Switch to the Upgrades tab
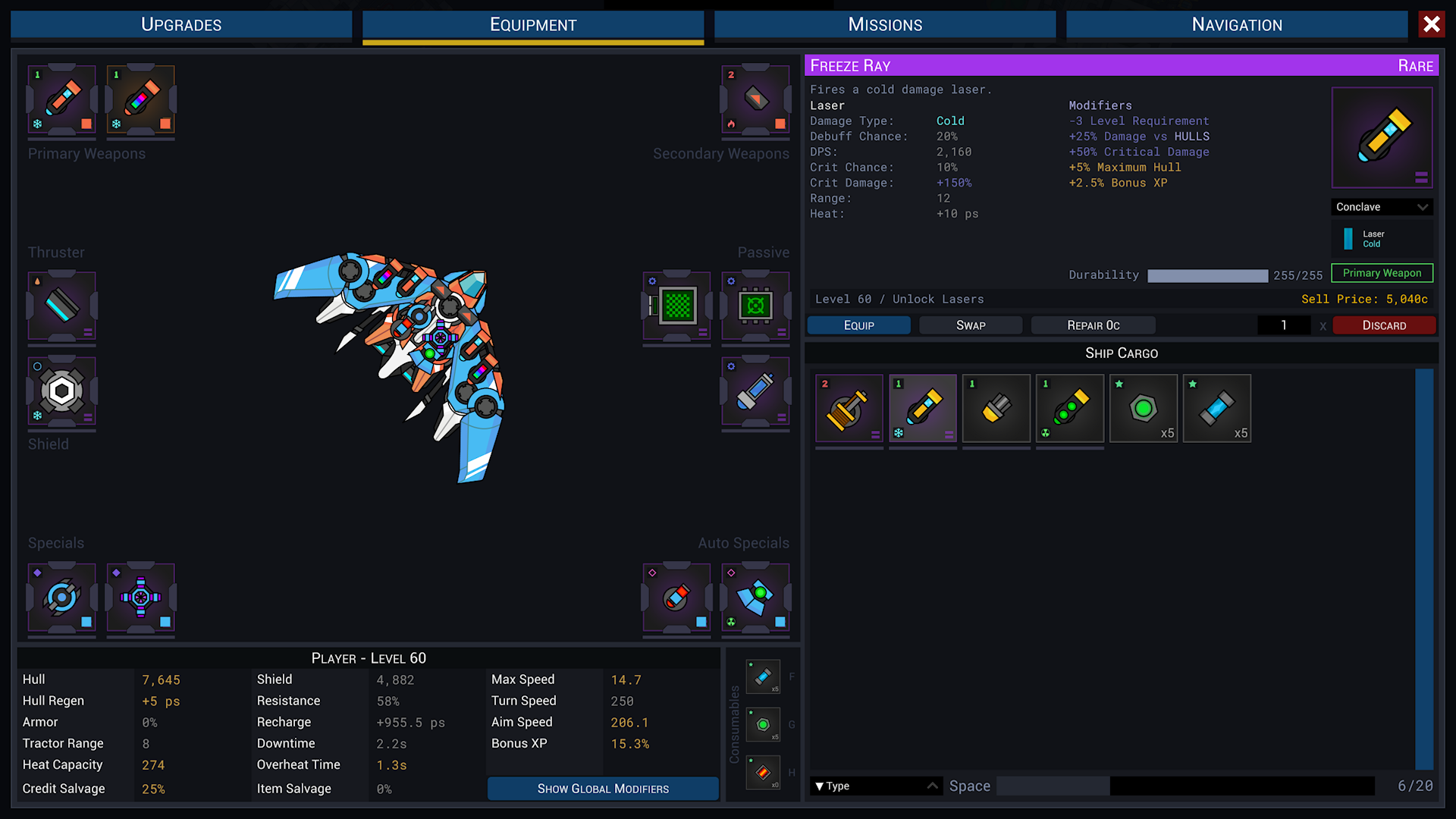 click(181, 24)
